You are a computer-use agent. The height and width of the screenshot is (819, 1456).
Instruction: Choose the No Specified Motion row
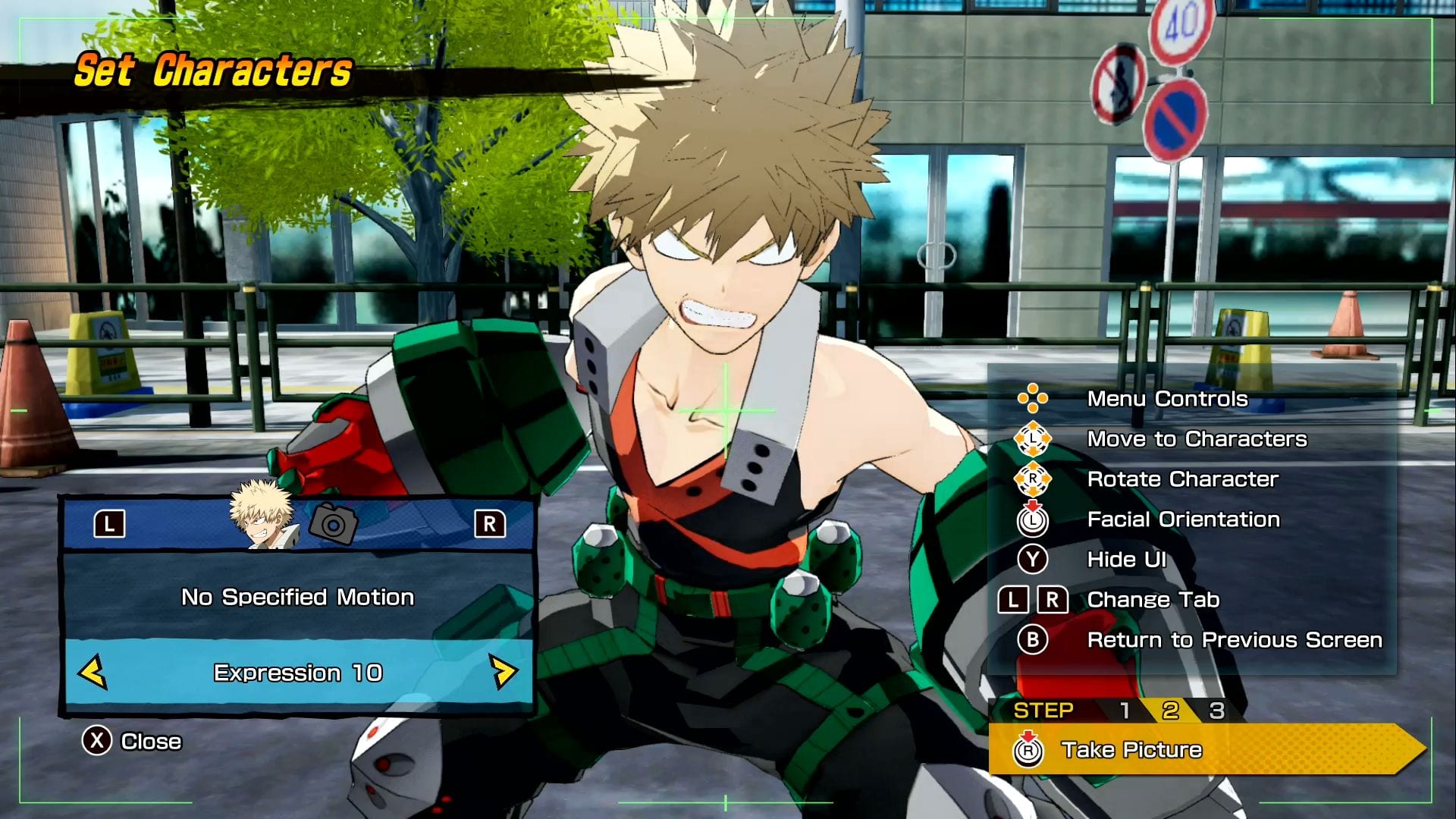click(x=297, y=598)
